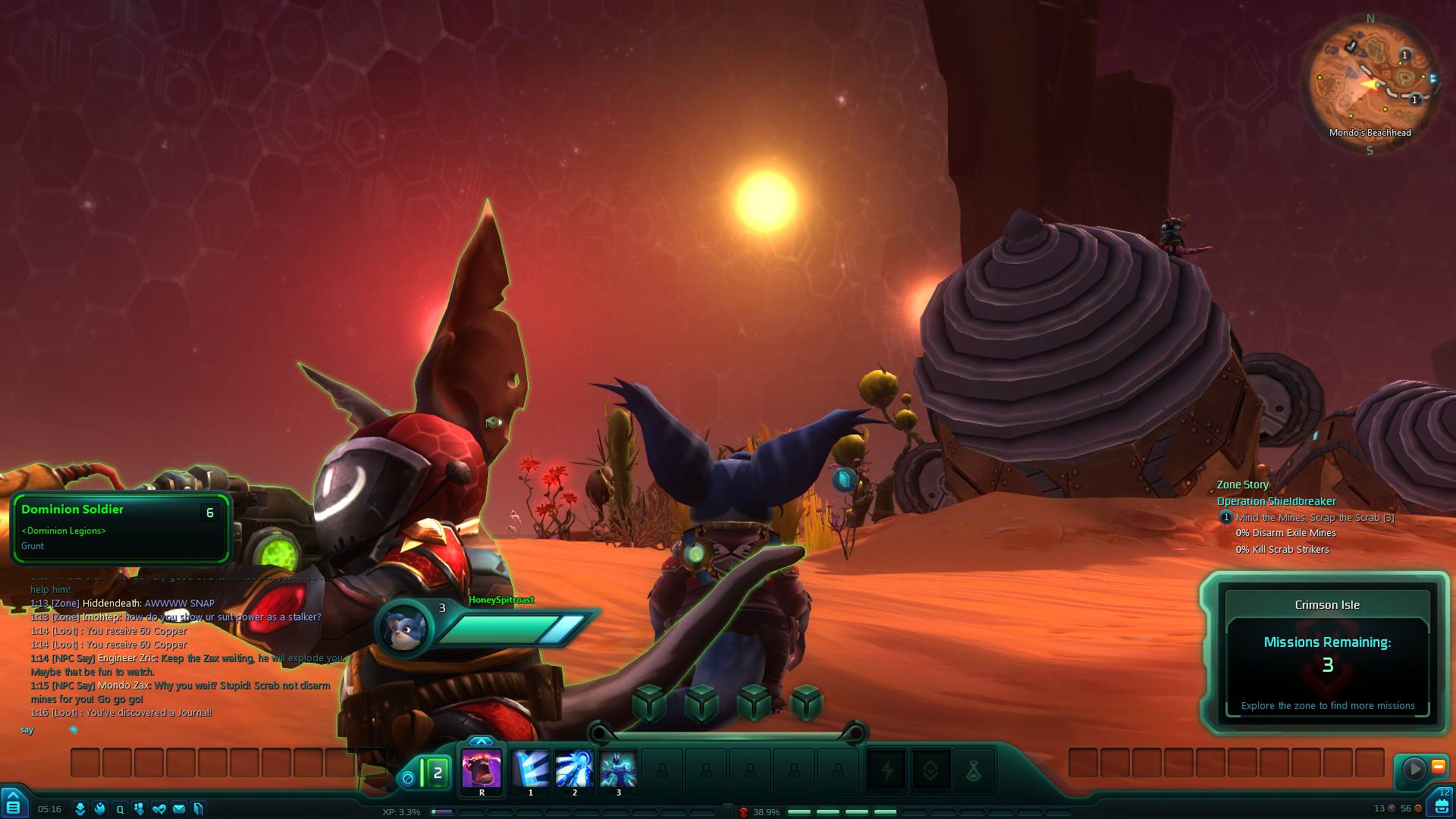
Task: Open the Mondo's Beachhead minimap
Action: [1370, 83]
